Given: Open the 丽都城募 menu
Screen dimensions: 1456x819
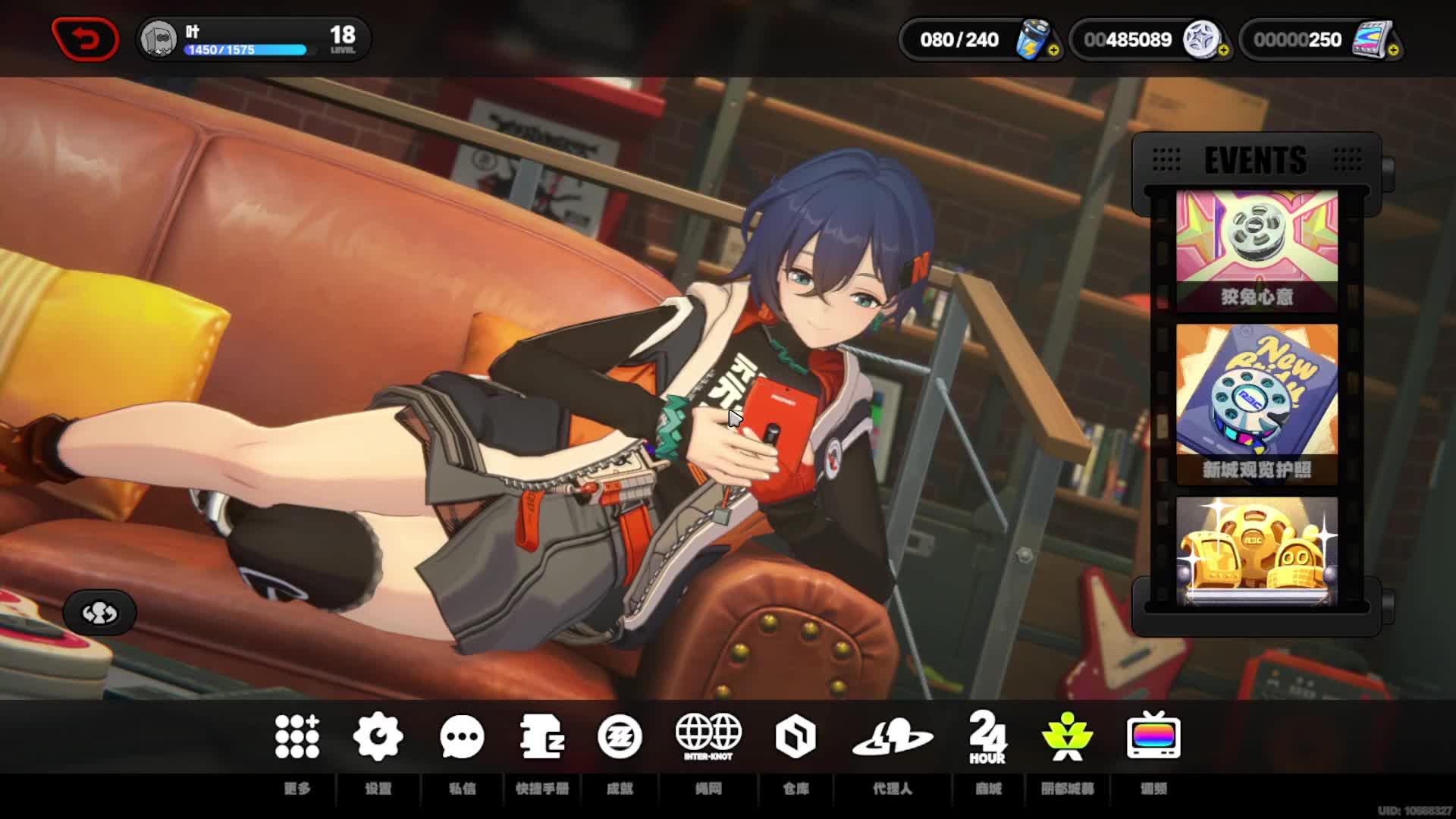Looking at the screenshot, I should (1067, 737).
